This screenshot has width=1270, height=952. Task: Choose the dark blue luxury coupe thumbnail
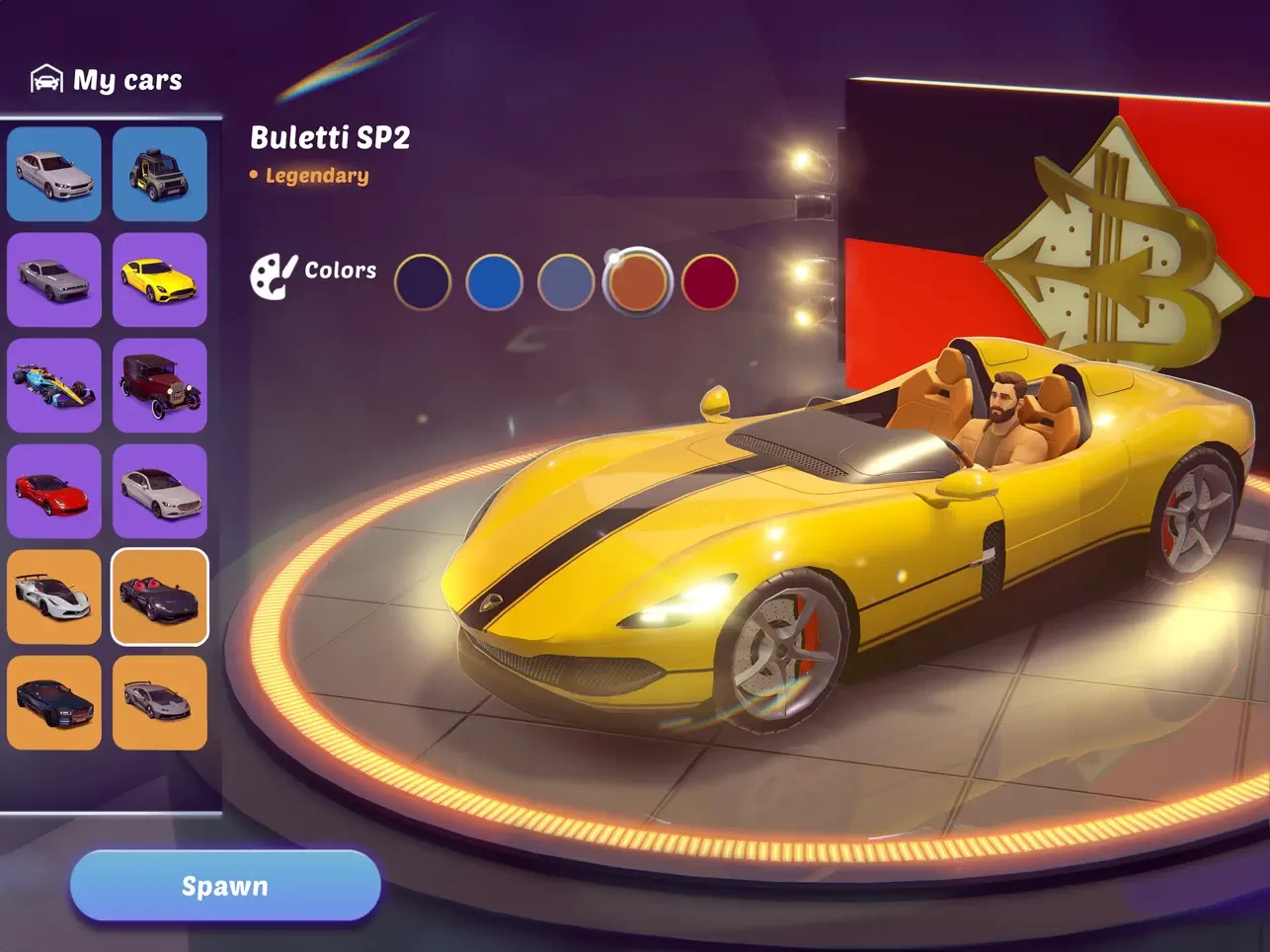54,702
